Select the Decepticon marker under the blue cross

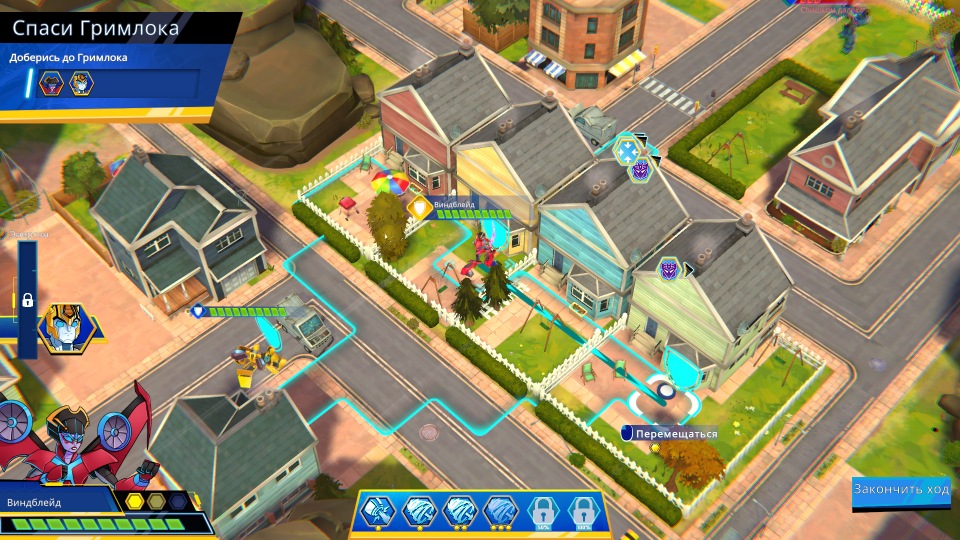[x=638, y=171]
